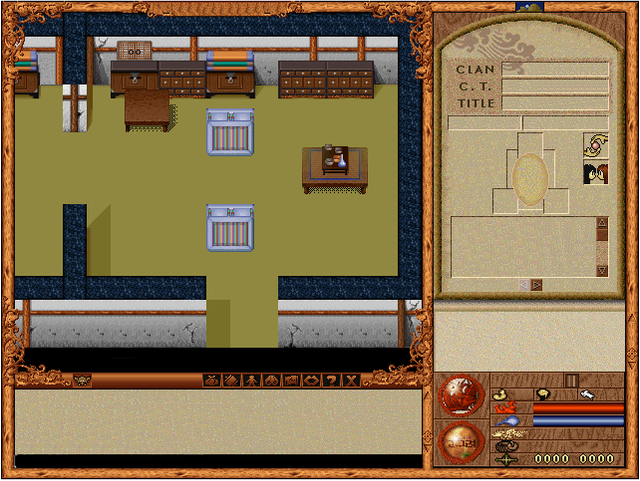Click the TITLE field

coord(555,103)
